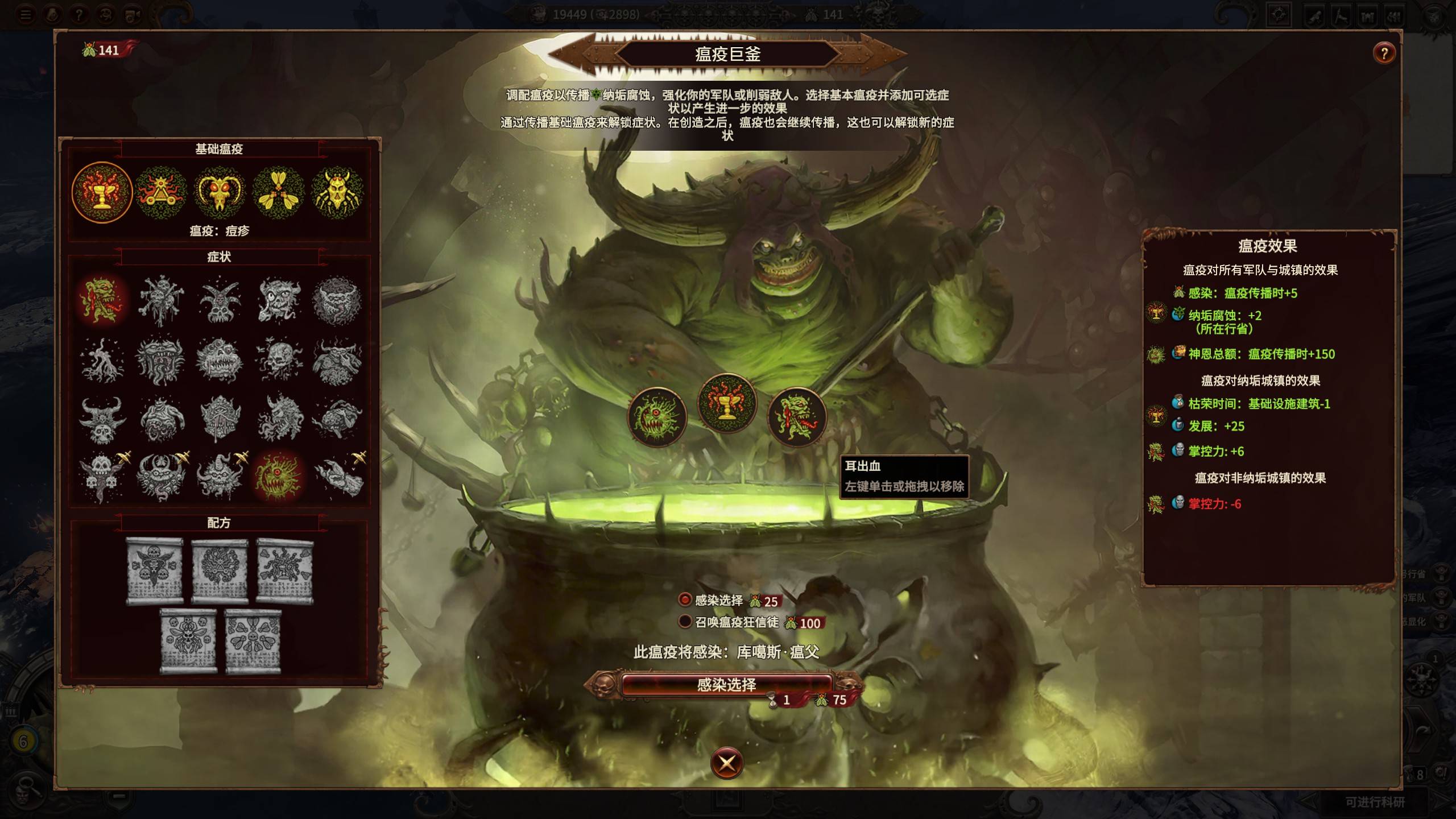Image resolution: width=1456 pixels, height=819 pixels.
Task: Remove the 耳出血 symptom from the cauldron
Action: [797, 417]
